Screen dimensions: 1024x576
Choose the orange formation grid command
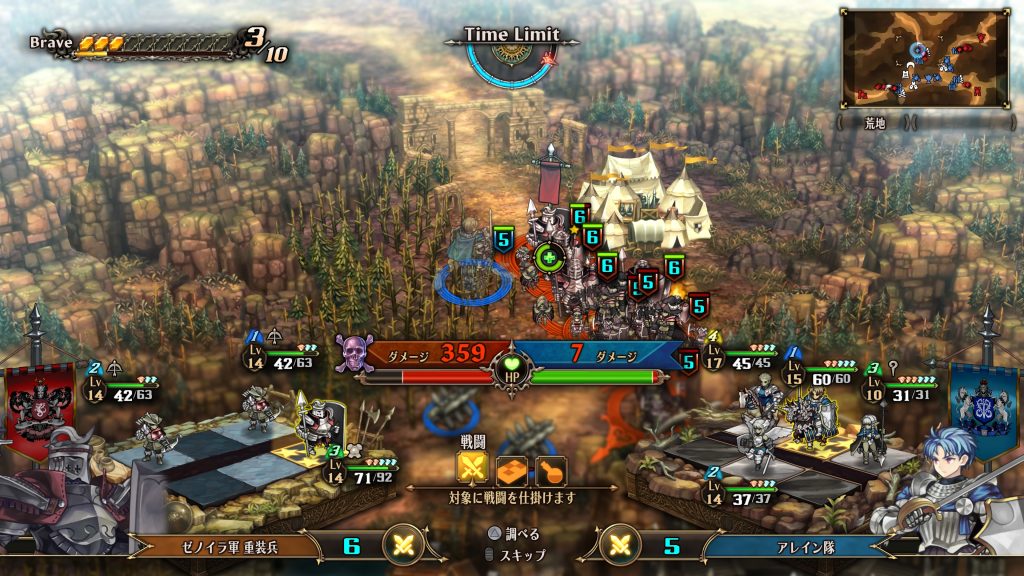(512, 469)
